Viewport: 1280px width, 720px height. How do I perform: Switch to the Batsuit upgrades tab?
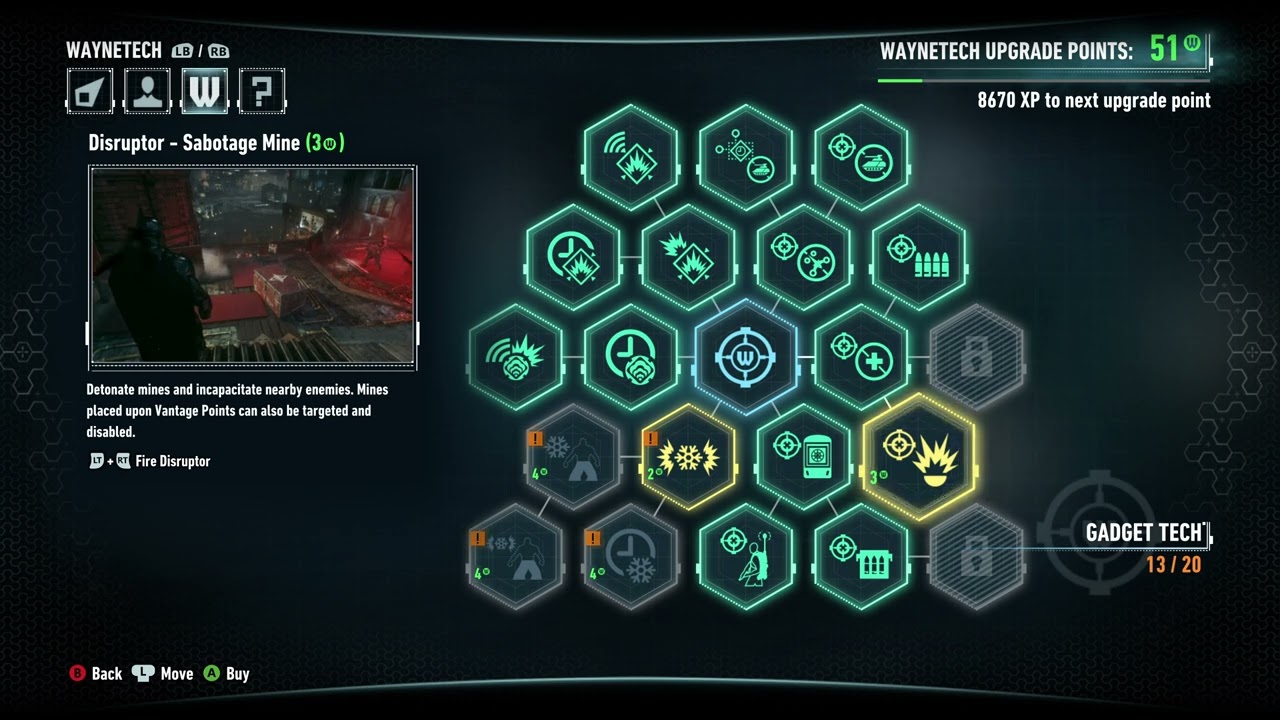coord(88,90)
